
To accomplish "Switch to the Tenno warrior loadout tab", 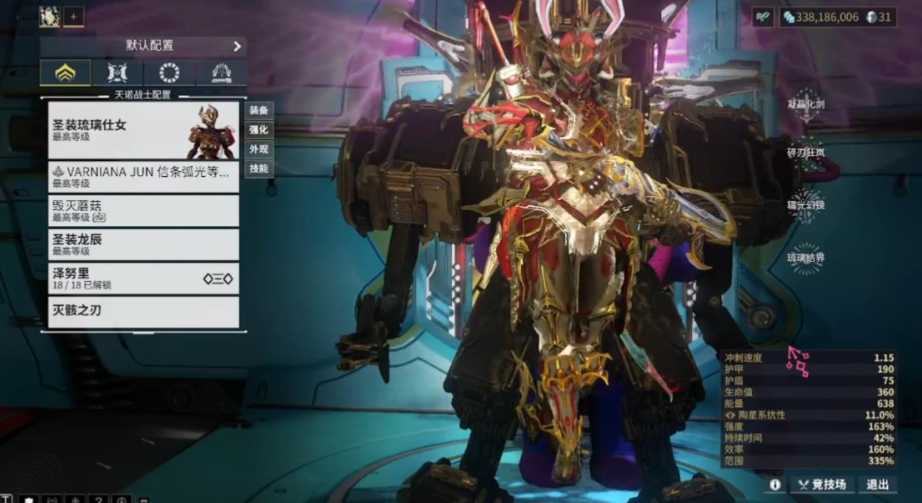I will (65, 73).
